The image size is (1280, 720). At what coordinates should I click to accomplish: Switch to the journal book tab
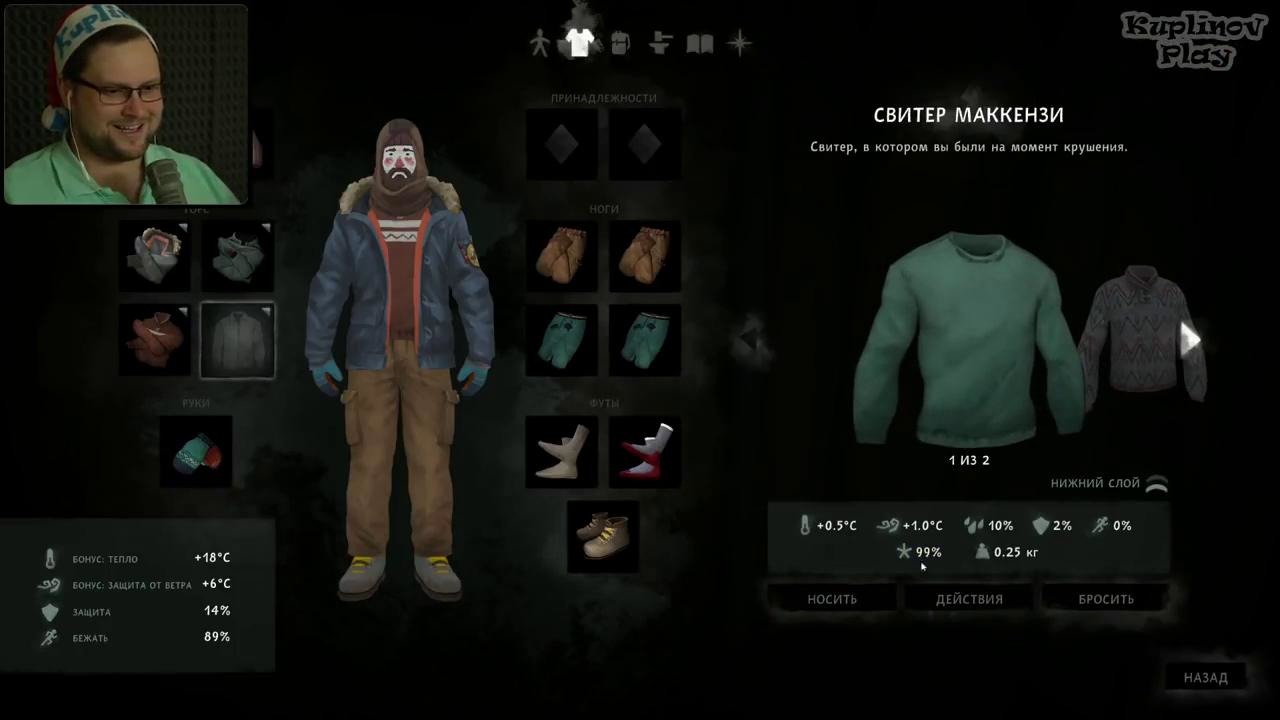tap(699, 44)
